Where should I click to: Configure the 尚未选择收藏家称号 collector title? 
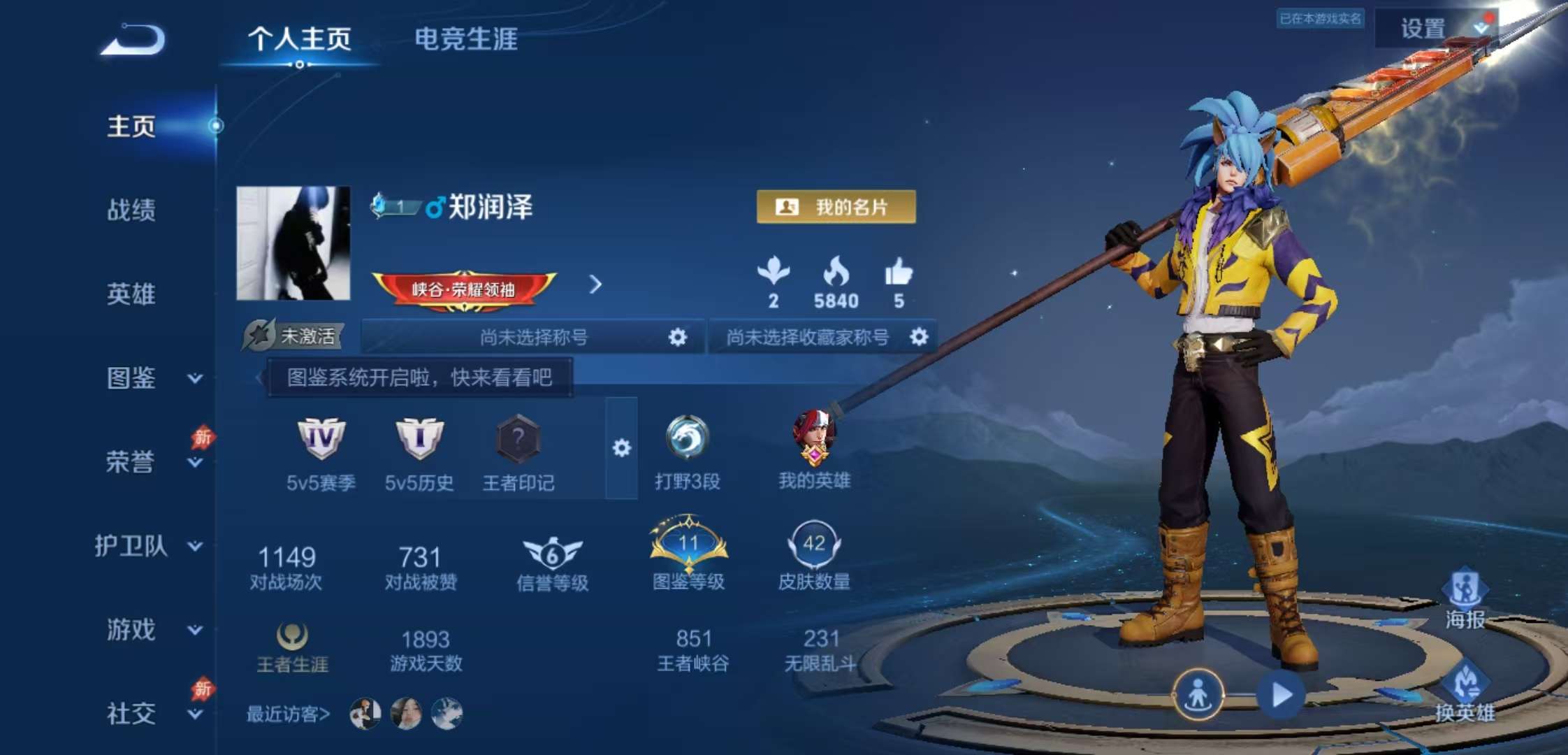(x=919, y=338)
